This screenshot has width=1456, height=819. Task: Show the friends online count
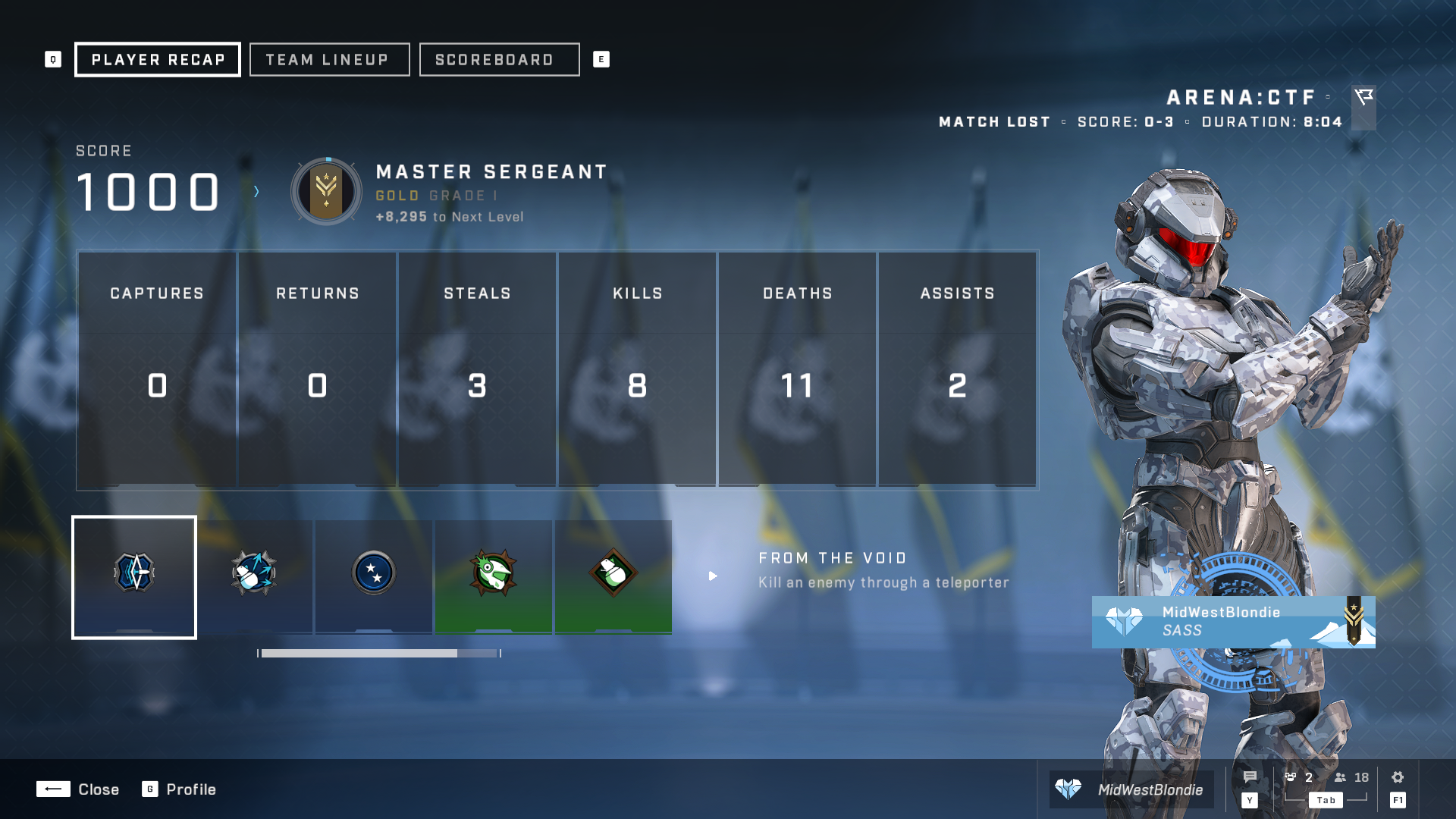[1351, 777]
